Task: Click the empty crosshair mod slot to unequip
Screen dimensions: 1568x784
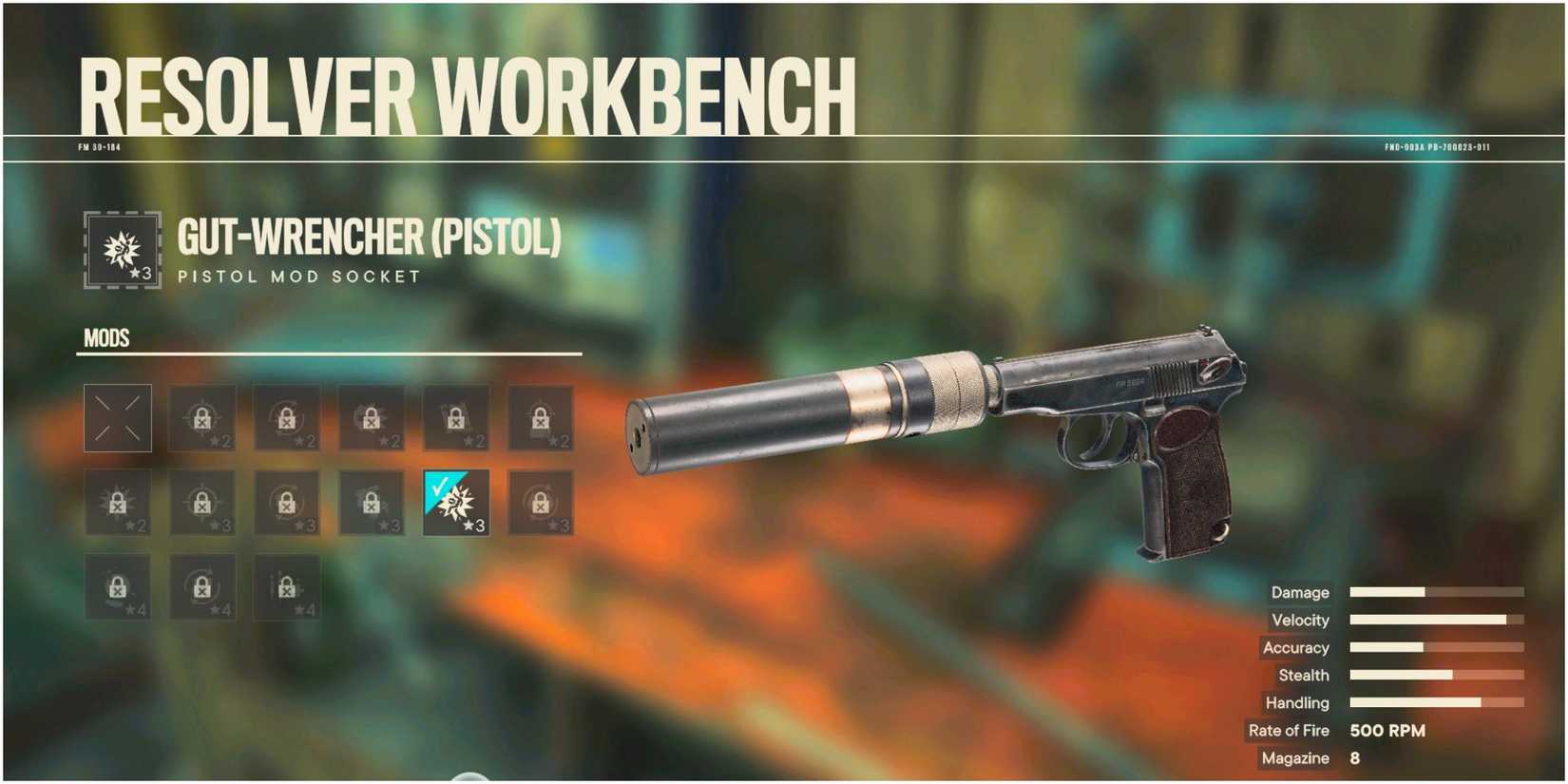Action: 116,418
